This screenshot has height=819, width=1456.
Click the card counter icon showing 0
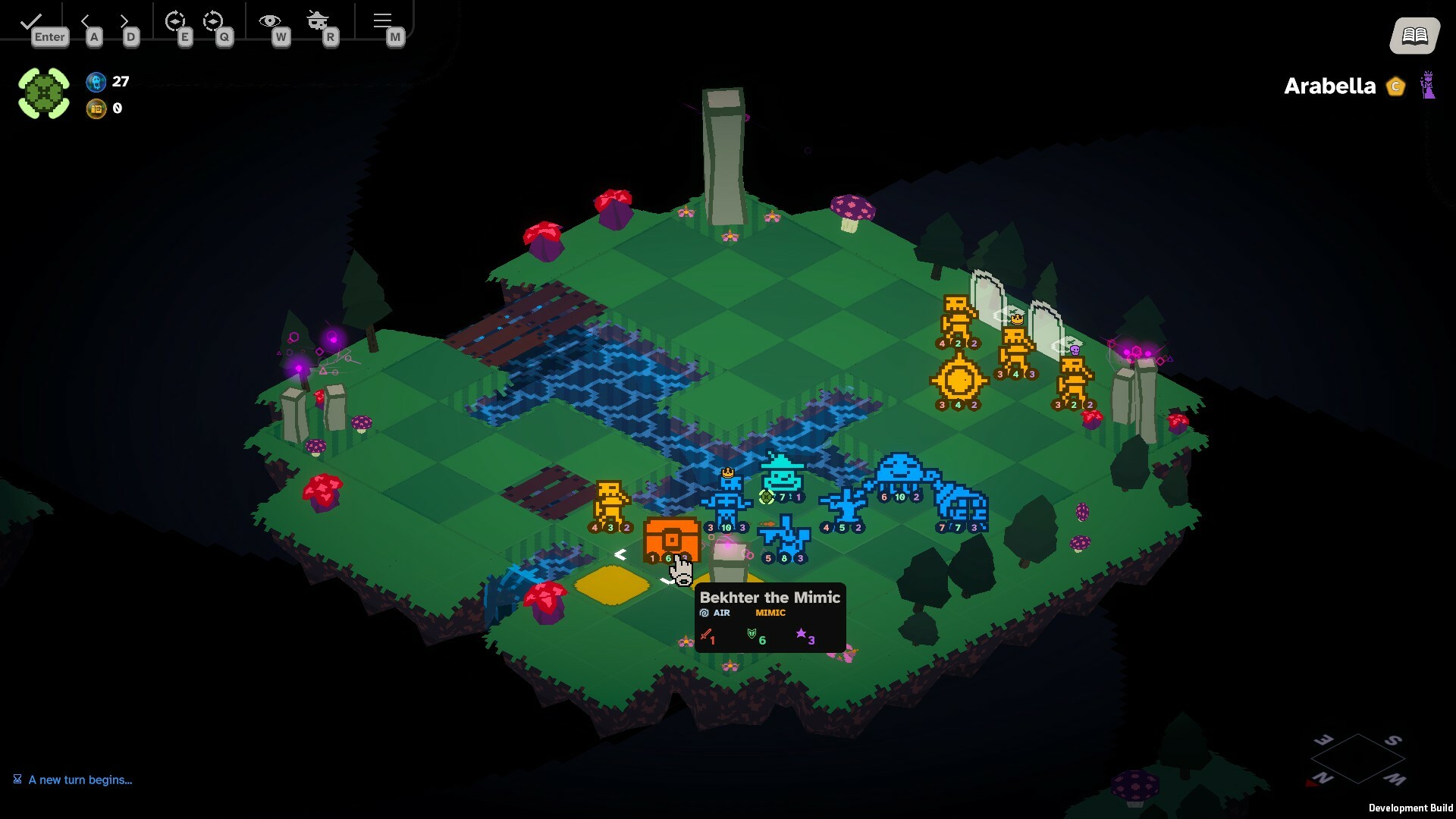coord(97,108)
